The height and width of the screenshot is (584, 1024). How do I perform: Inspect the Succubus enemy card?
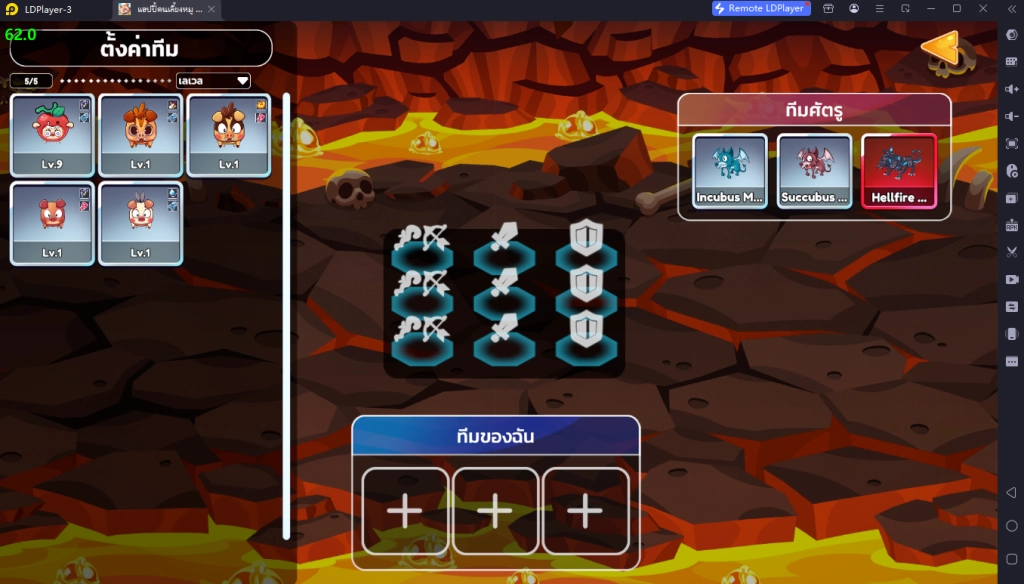[814, 170]
